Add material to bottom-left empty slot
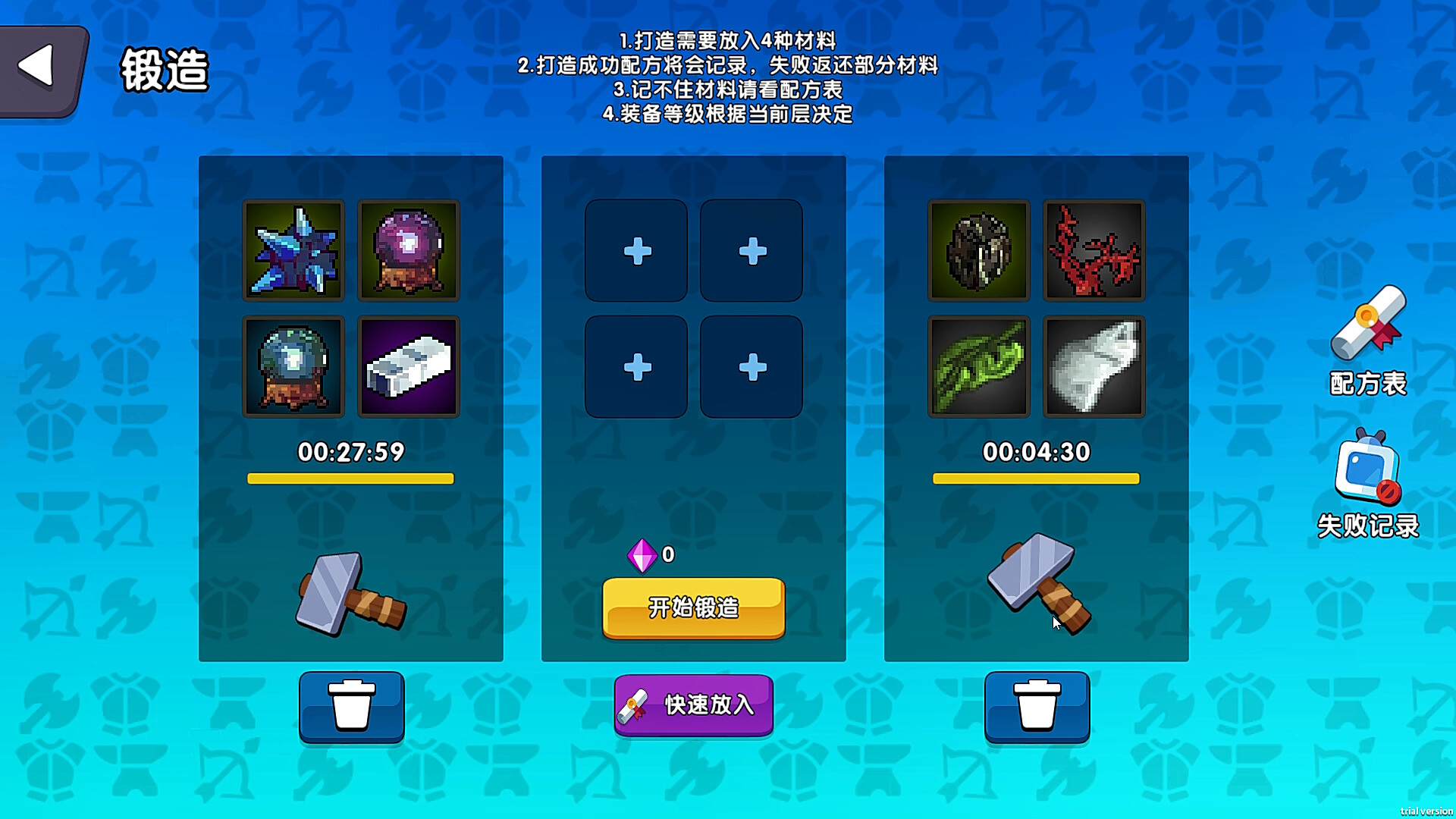The image size is (1456, 819). click(x=636, y=366)
